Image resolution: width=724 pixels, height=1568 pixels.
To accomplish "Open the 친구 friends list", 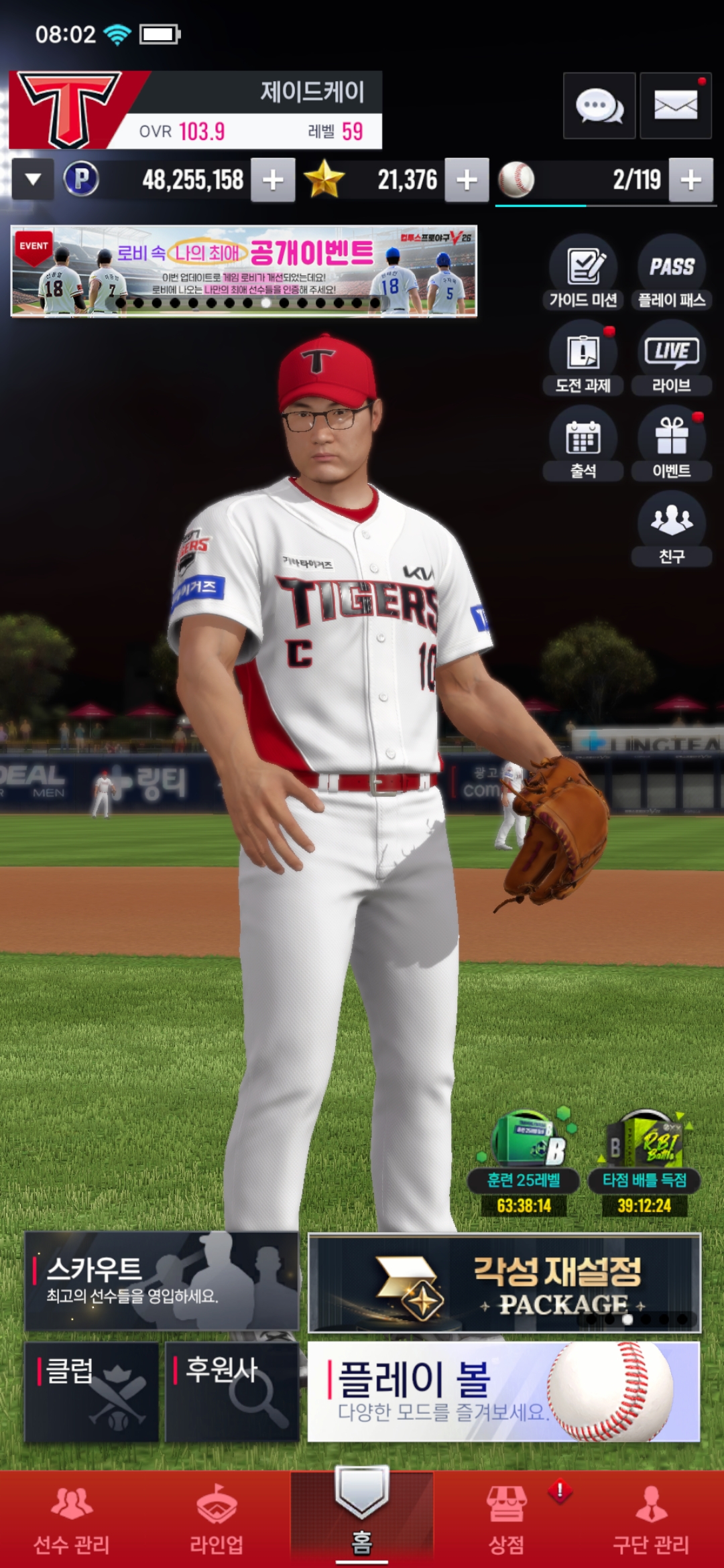I will [672, 528].
